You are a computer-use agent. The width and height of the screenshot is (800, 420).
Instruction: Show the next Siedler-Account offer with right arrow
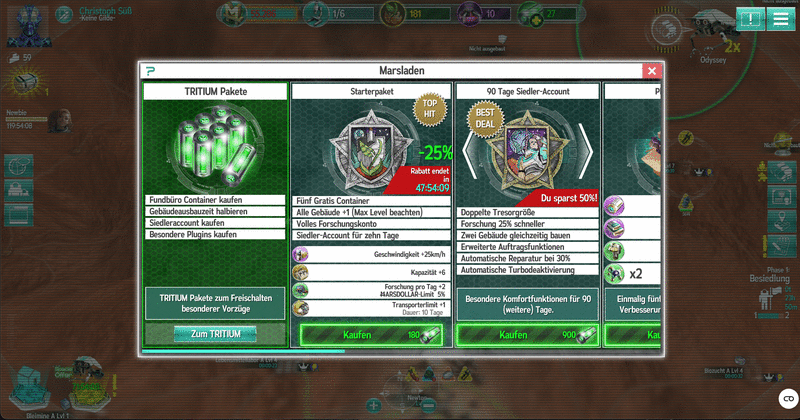(x=586, y=150)
